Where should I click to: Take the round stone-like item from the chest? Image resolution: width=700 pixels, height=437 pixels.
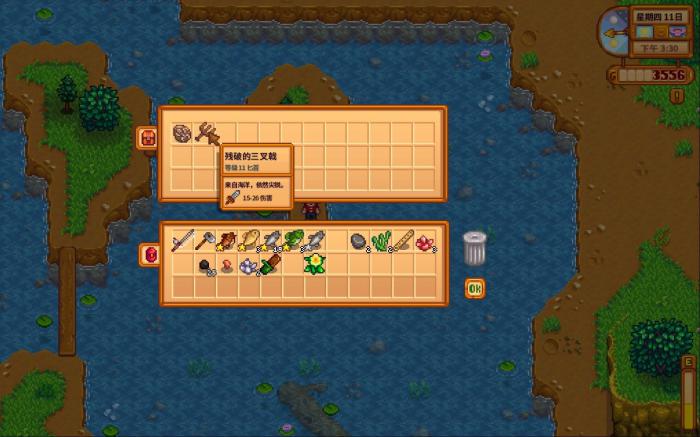pyautogui.click(x=182, y=133)
